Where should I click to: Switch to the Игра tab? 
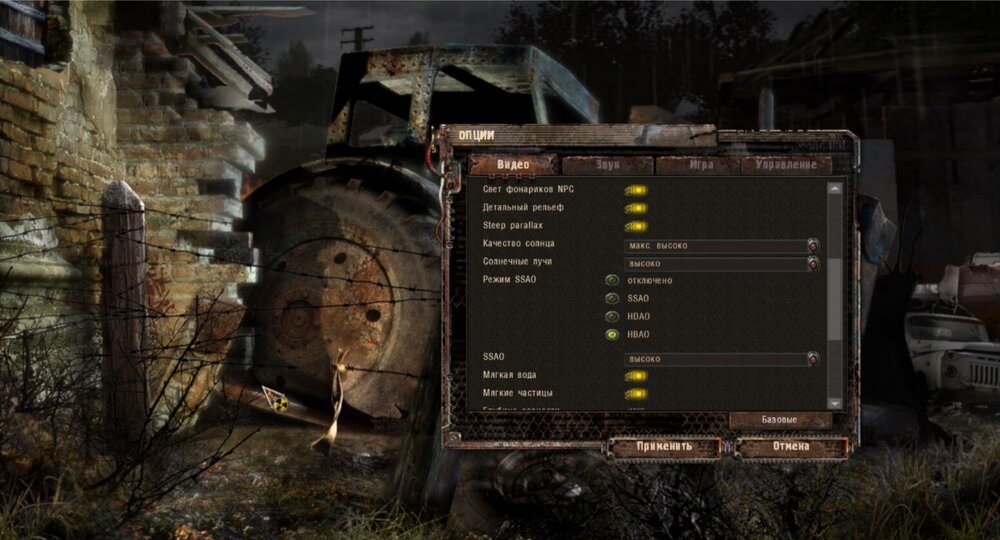(x=698, y=165)
